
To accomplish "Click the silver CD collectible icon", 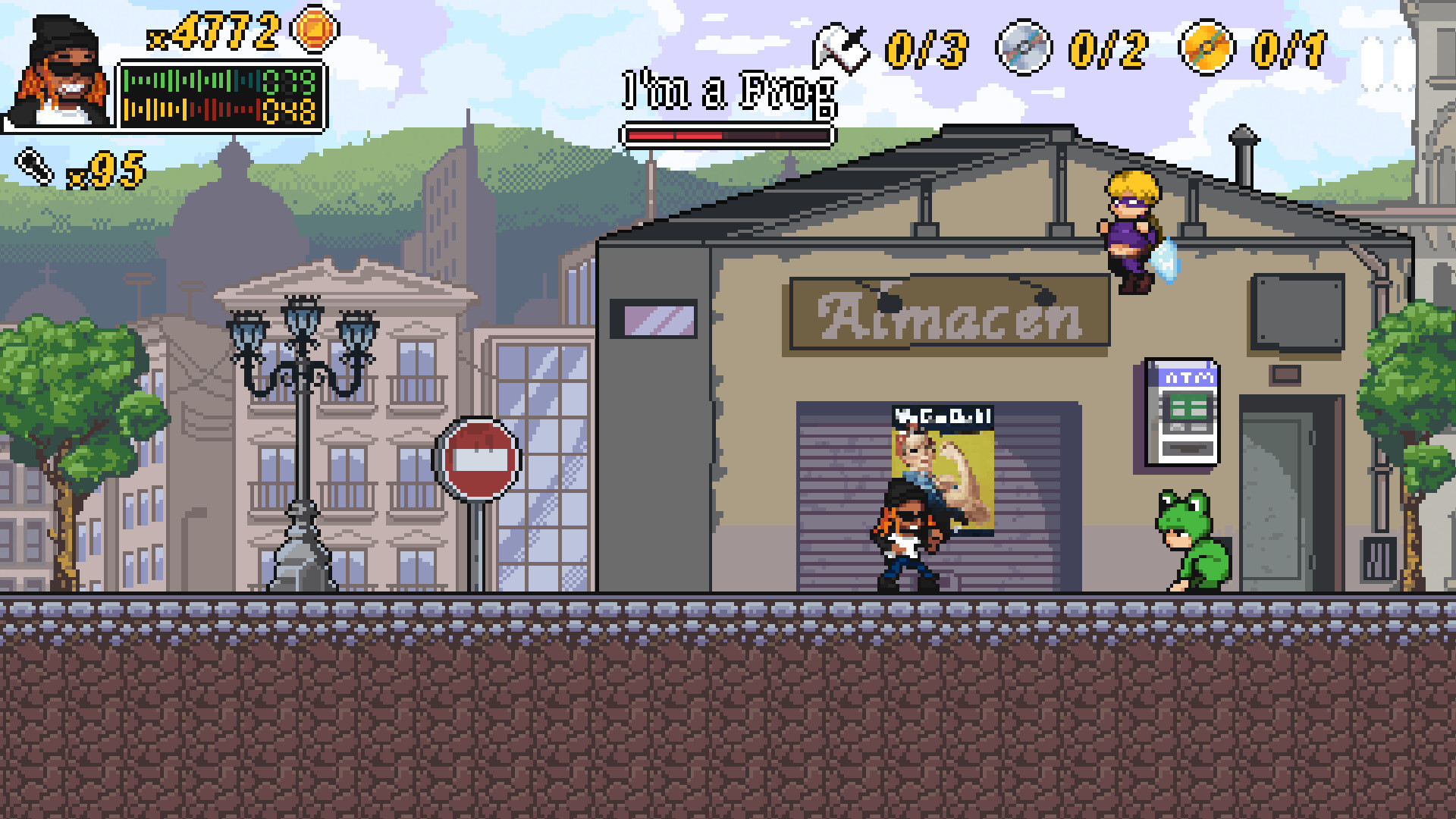I will click(1025, 48).
